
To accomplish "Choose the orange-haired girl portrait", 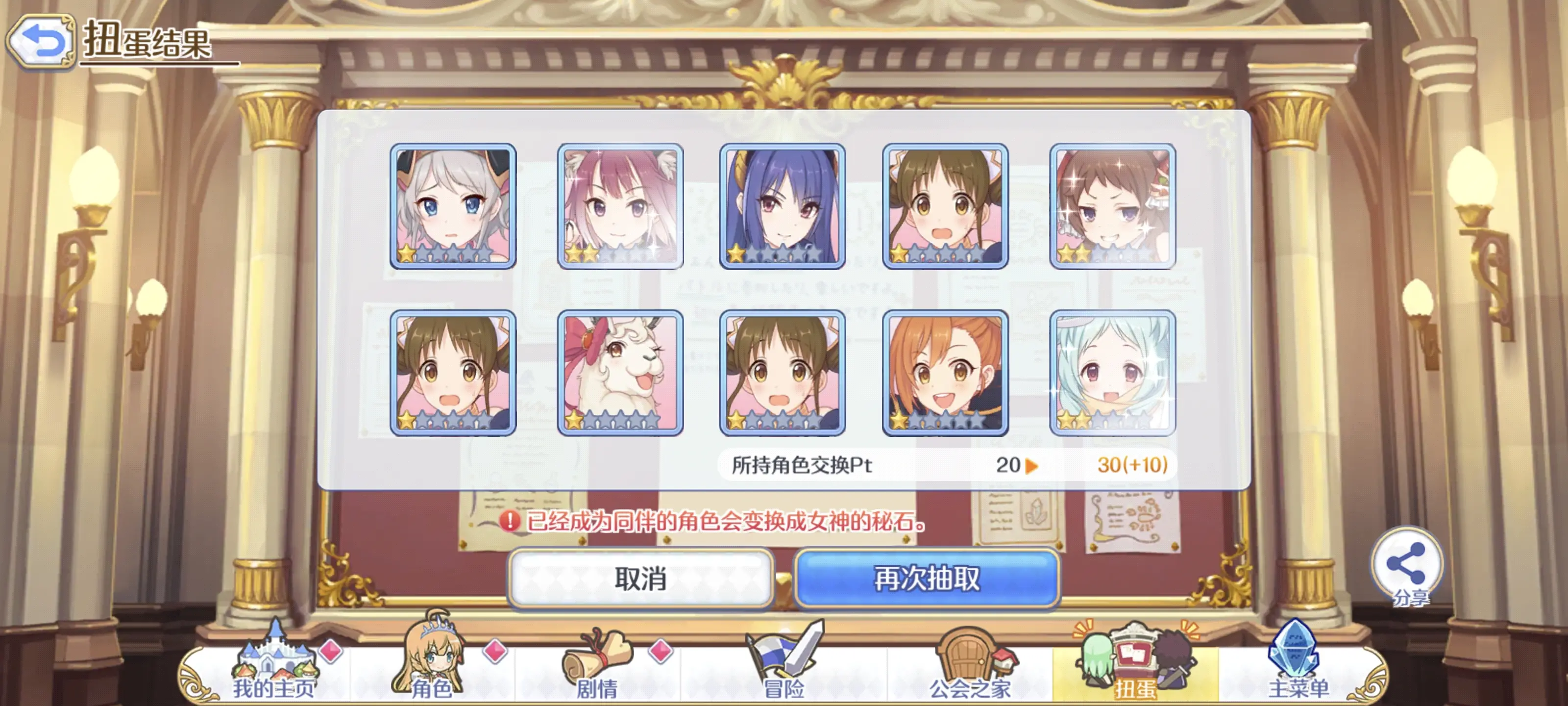I will click(x=945, y=373).
